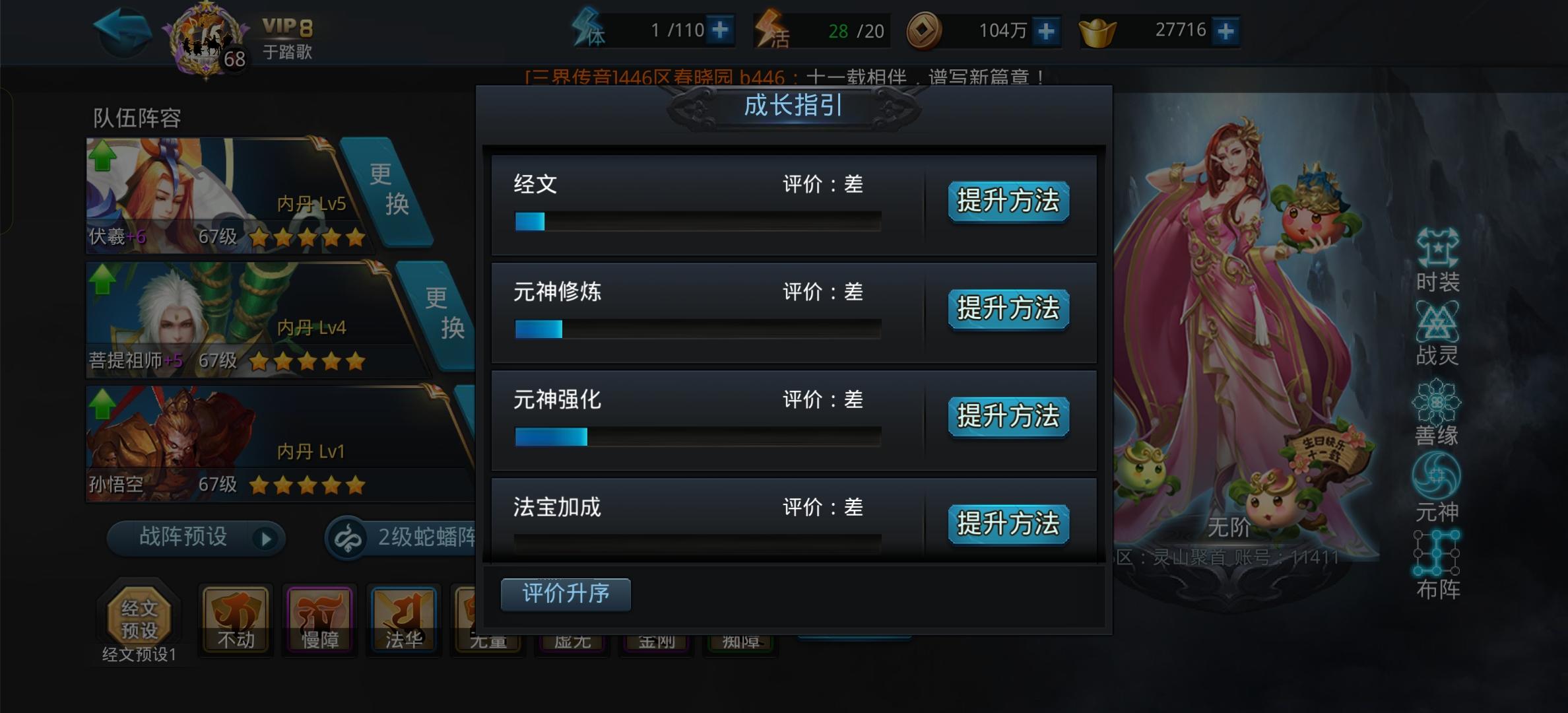Select the 慢障 scripture icon
Image resolution: width=1568 pixels, height=713 pixels.
pyautogui.click(x=319, y=619)
